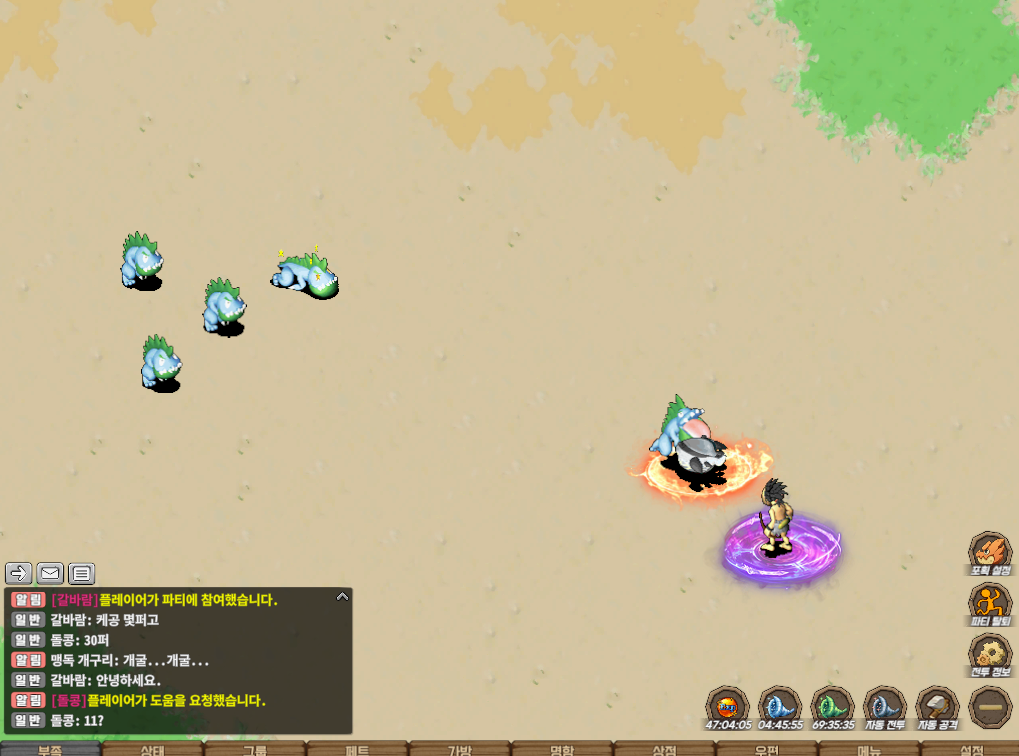1019x756 pixels.
Task: Open the 상태 status tab
Action: click(x=153, y=749)
